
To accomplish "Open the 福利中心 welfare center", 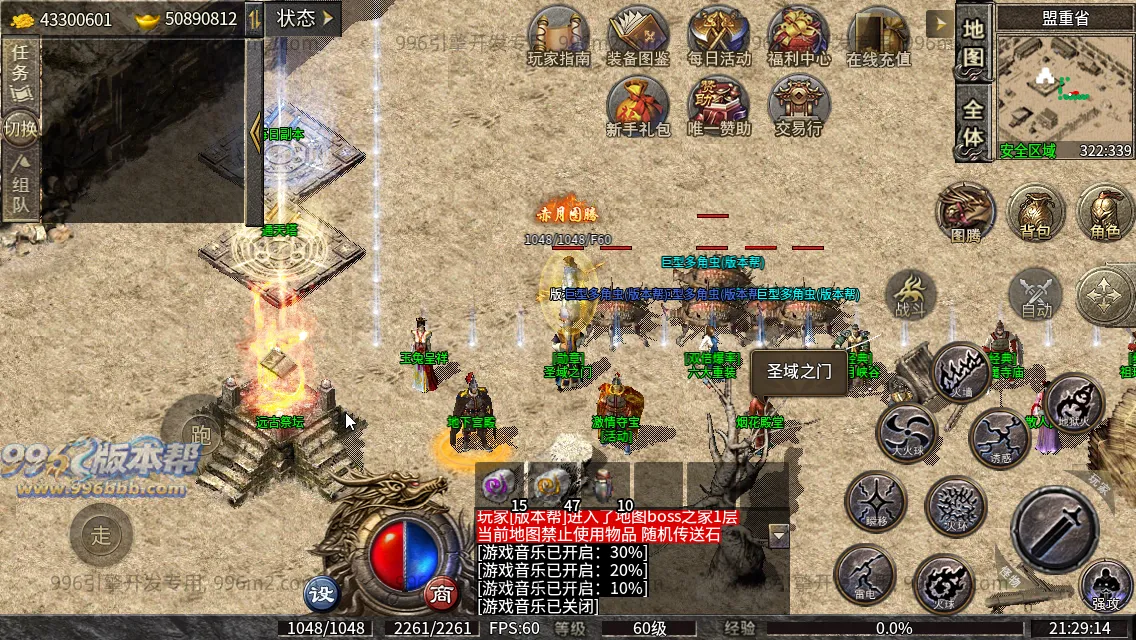I will pos(797,37).
